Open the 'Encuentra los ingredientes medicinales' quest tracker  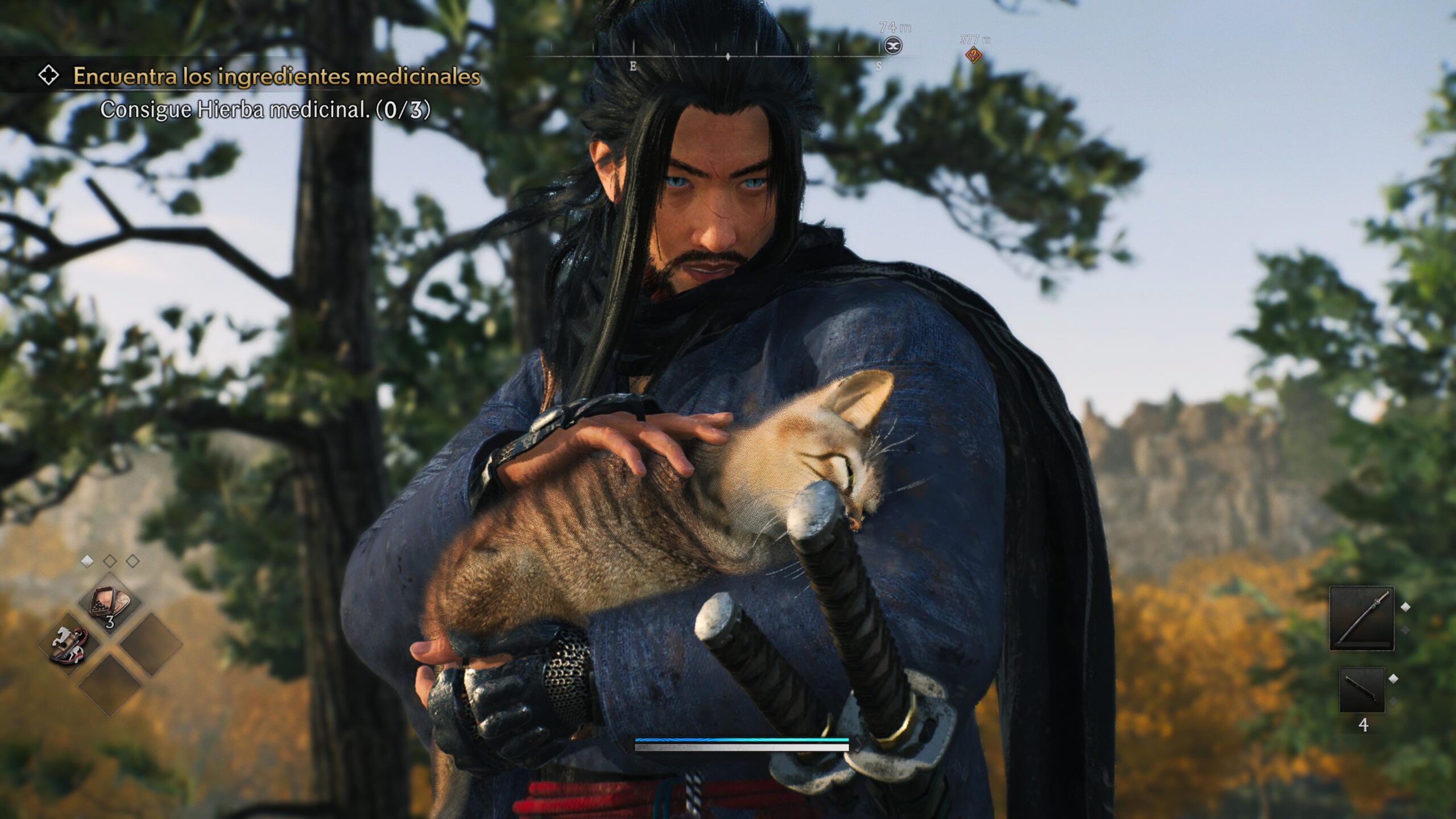[276, 76]
